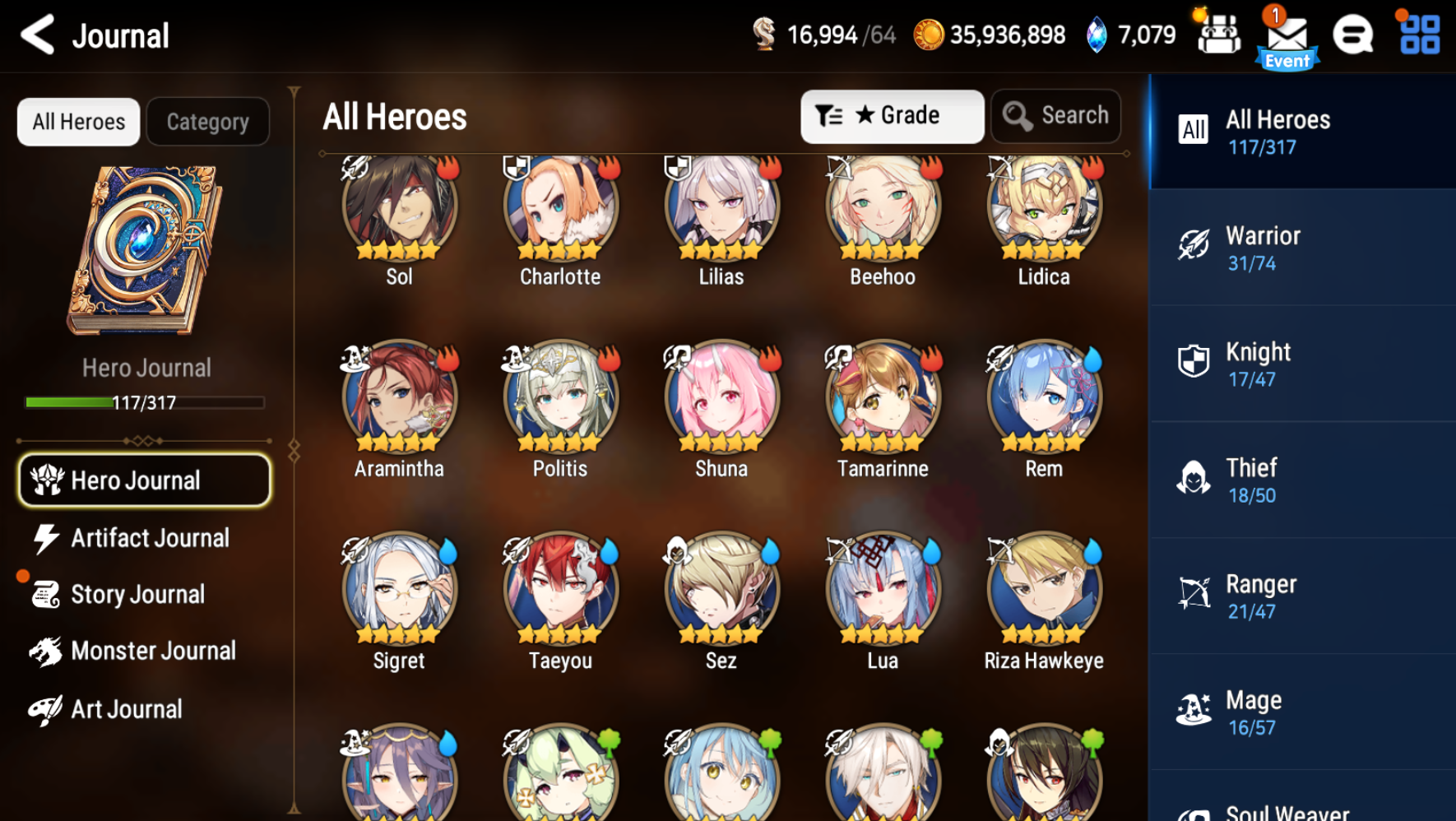This screenshot has width=1456, height=821.
Task: Open the STOVE community icon
Action: (1352, 35)
